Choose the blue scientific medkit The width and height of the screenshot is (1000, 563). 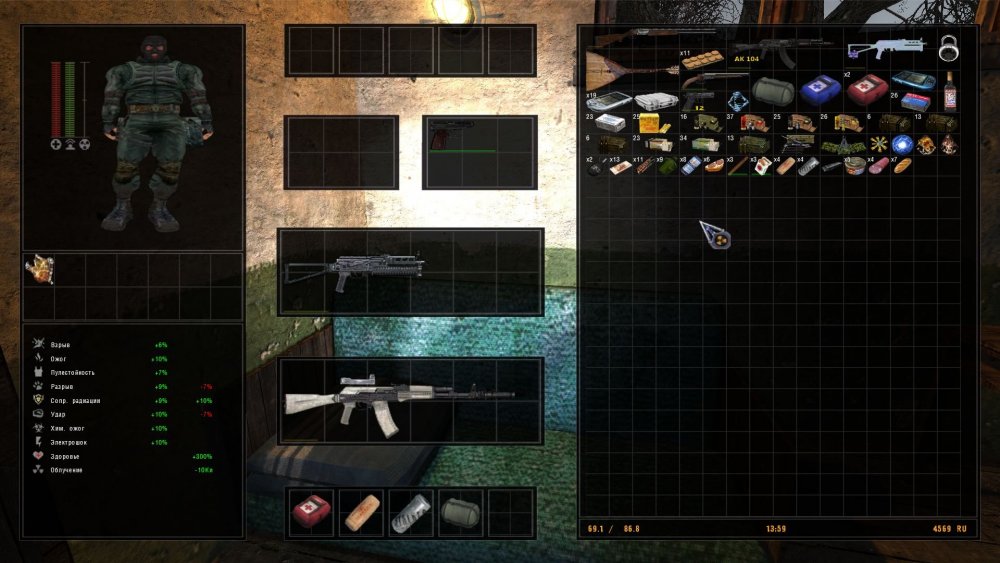[x=818, y=90]
